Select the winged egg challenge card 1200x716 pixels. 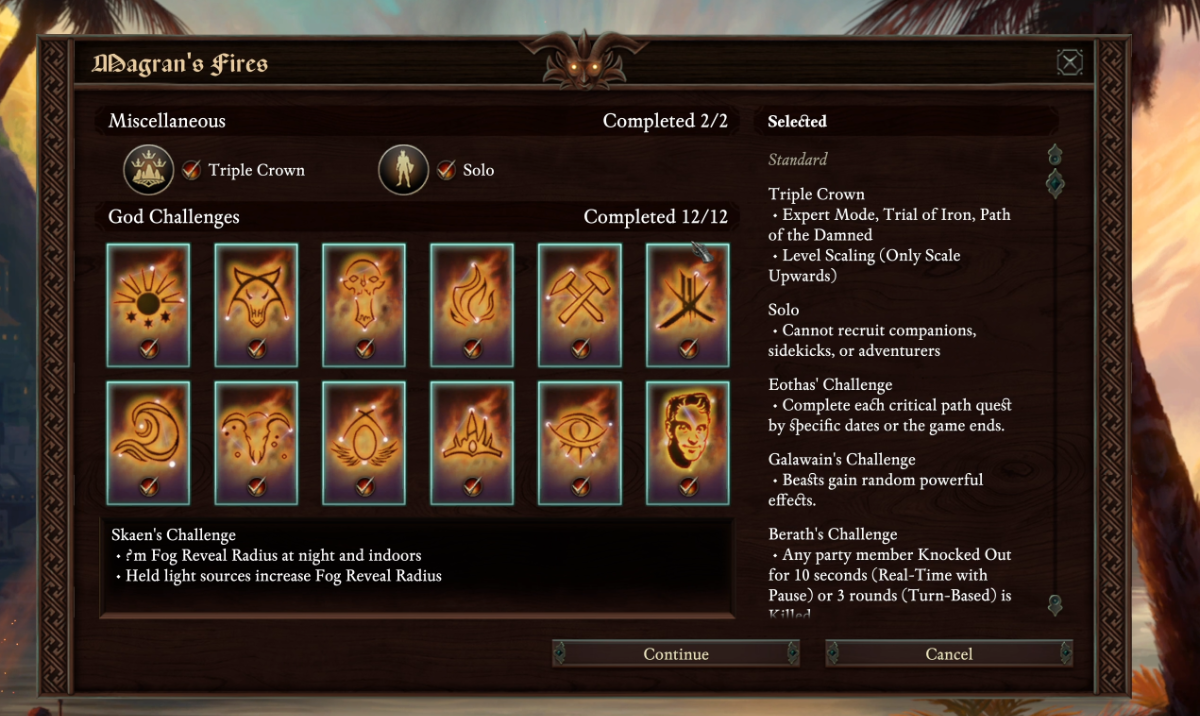click(x=364, y=443)
